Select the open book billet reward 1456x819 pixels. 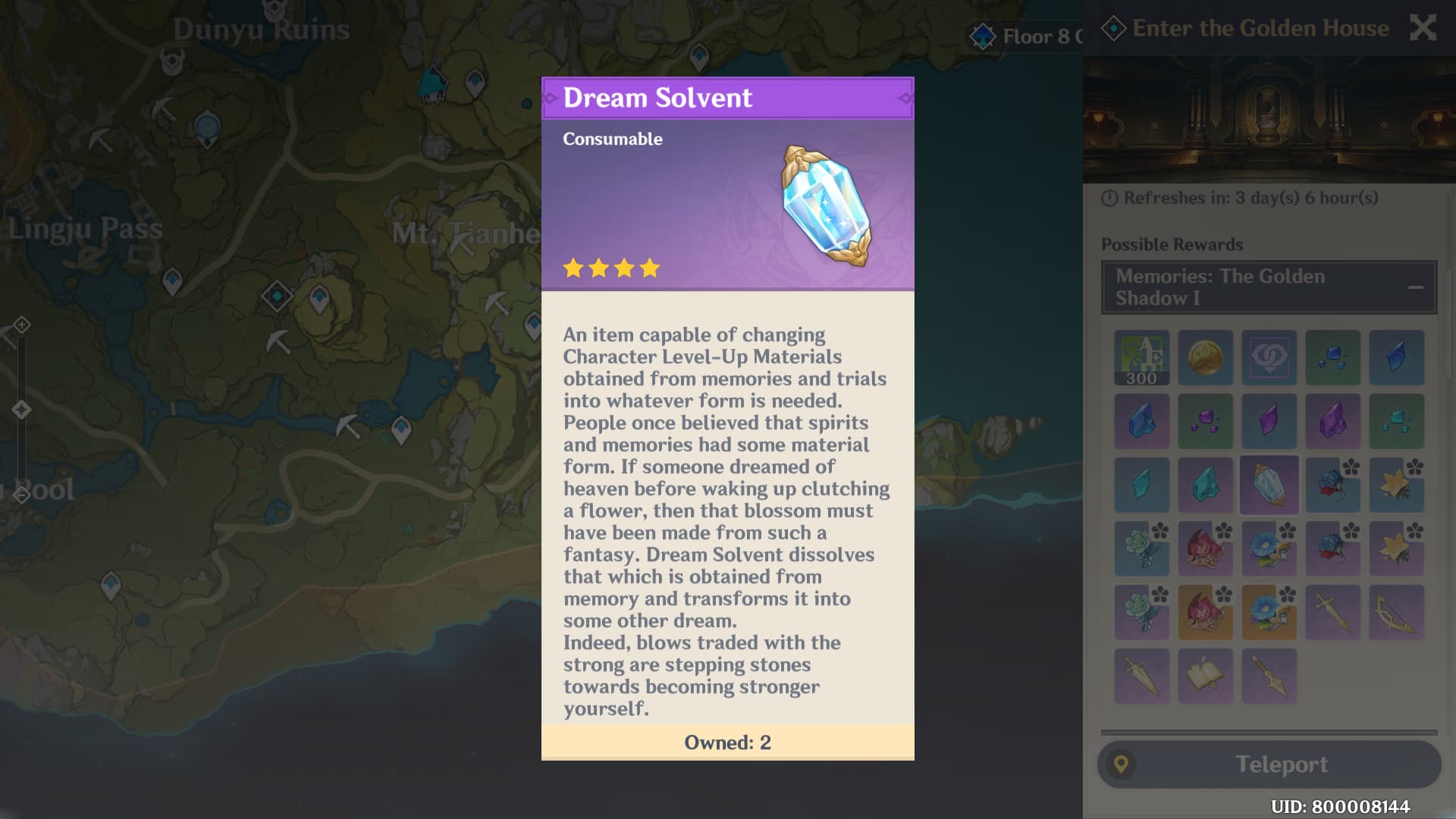click(x=1205, y=676)
